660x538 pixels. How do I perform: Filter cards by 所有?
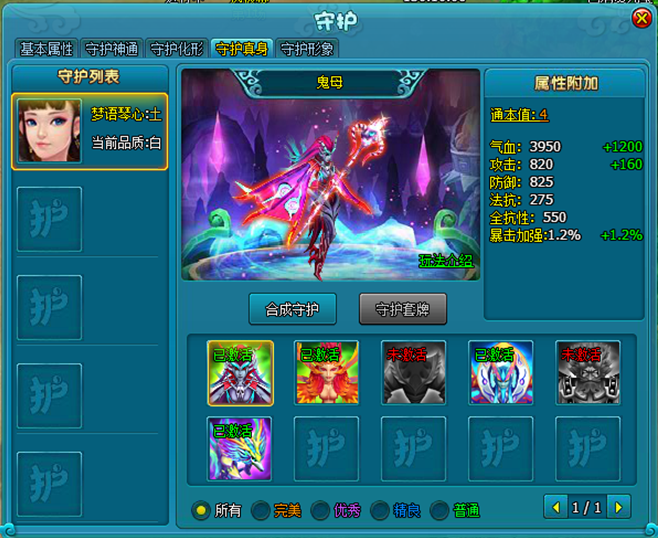(202, 510)
